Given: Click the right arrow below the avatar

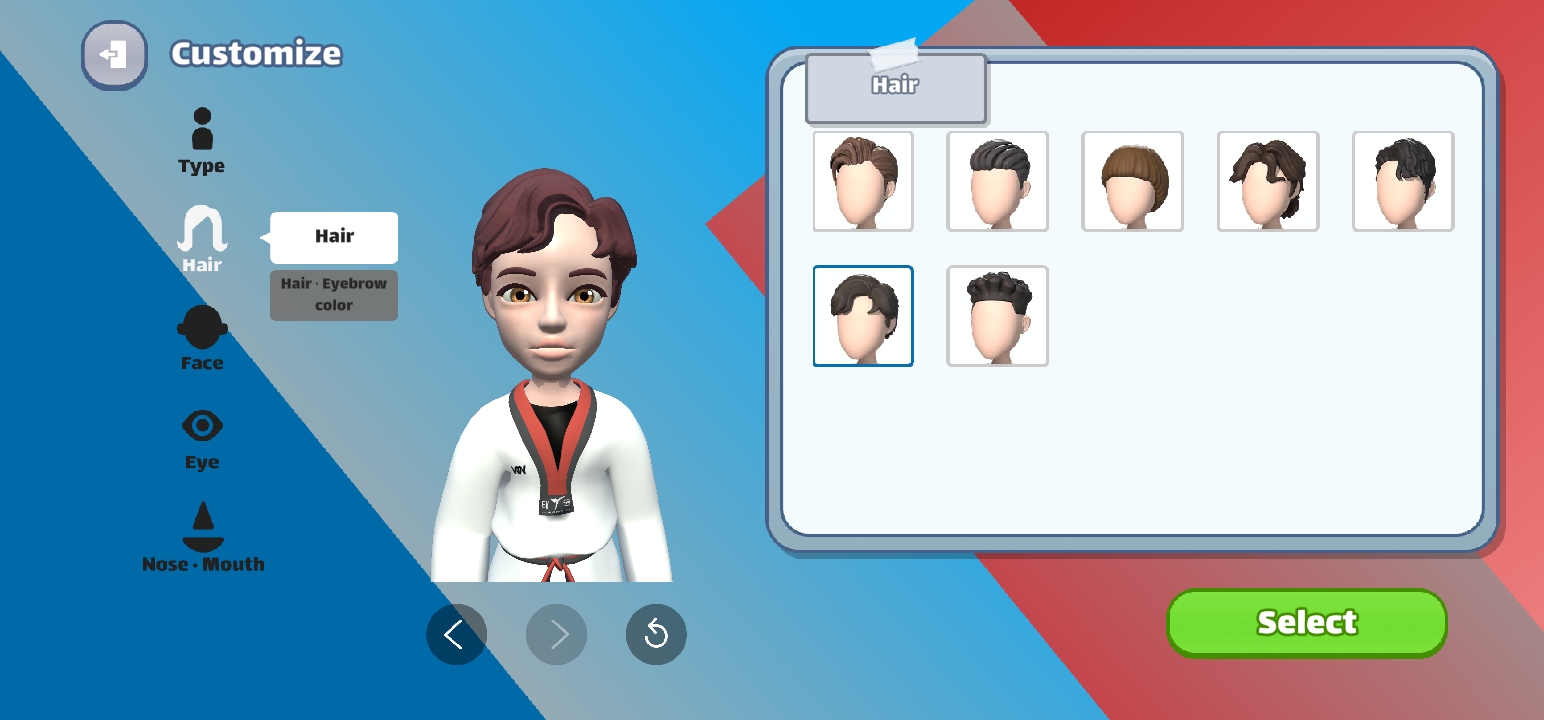Looking at the screenshot, I should coord(556,634).
